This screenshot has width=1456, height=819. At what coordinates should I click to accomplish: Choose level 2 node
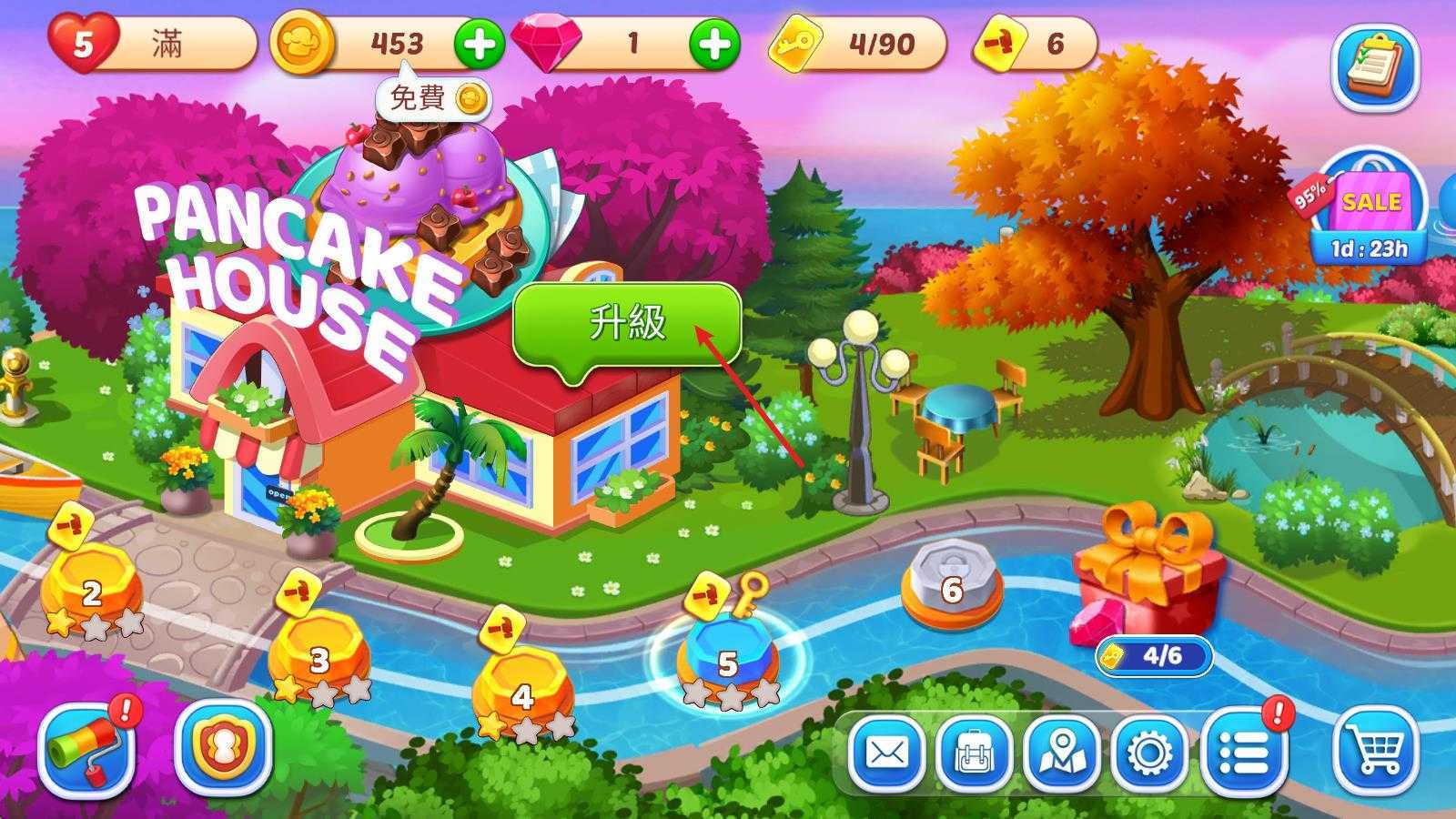pos(91,591)
